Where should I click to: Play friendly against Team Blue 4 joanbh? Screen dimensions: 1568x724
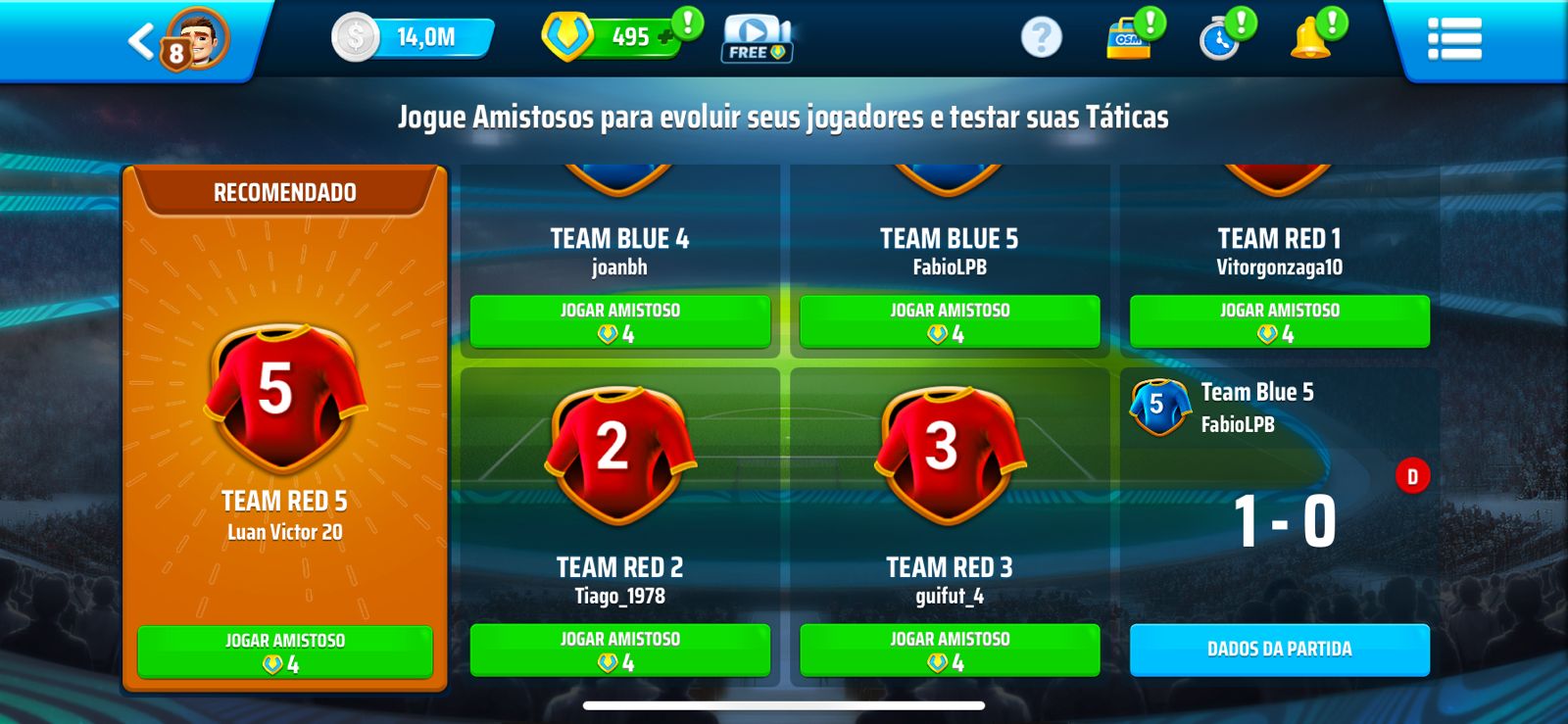tap(620, 321)
